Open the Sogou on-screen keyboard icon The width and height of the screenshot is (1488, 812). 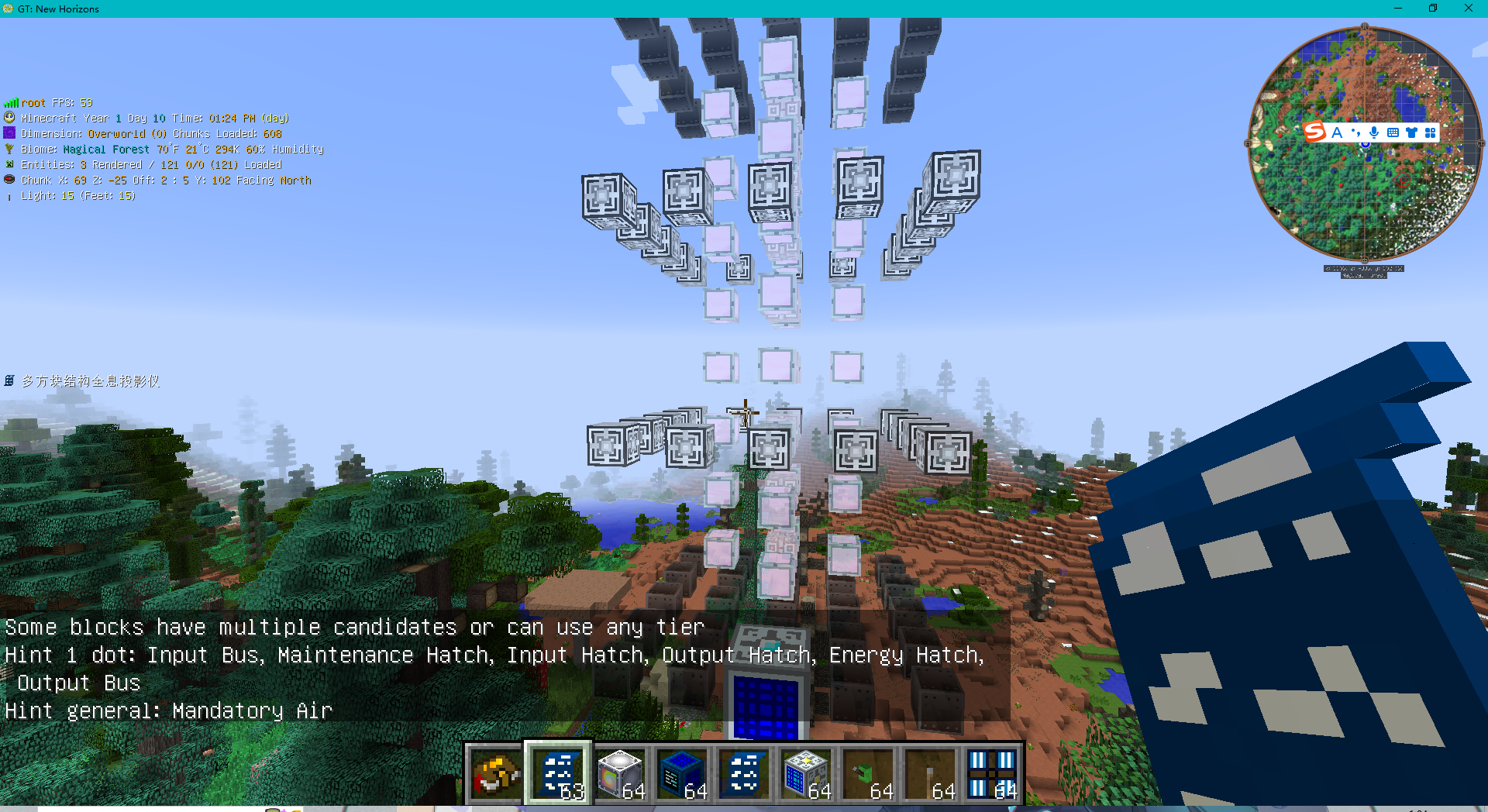coord(1393,132)
